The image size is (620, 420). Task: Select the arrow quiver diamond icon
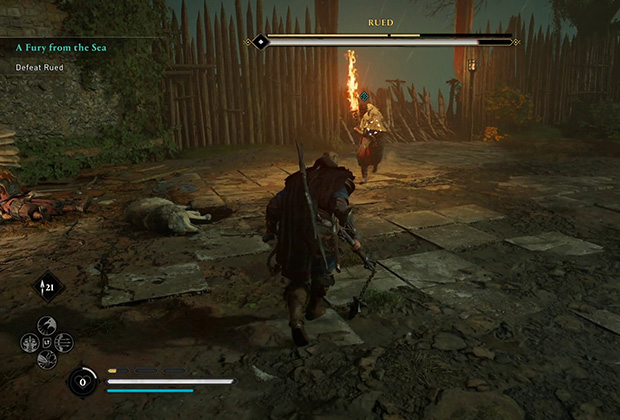[x=49, y=287]
